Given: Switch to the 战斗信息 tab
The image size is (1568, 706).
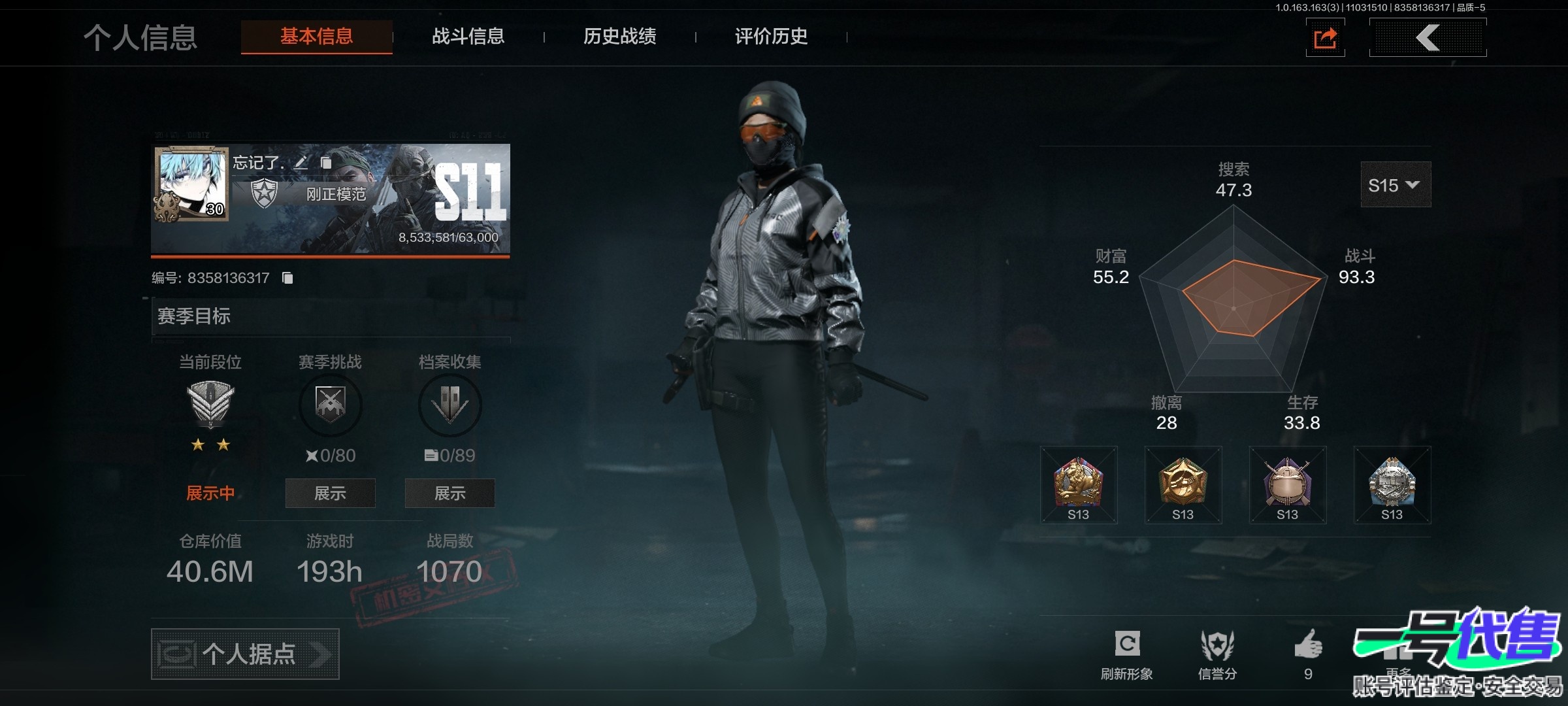Looking at the screenshot, I should point(468,37).
